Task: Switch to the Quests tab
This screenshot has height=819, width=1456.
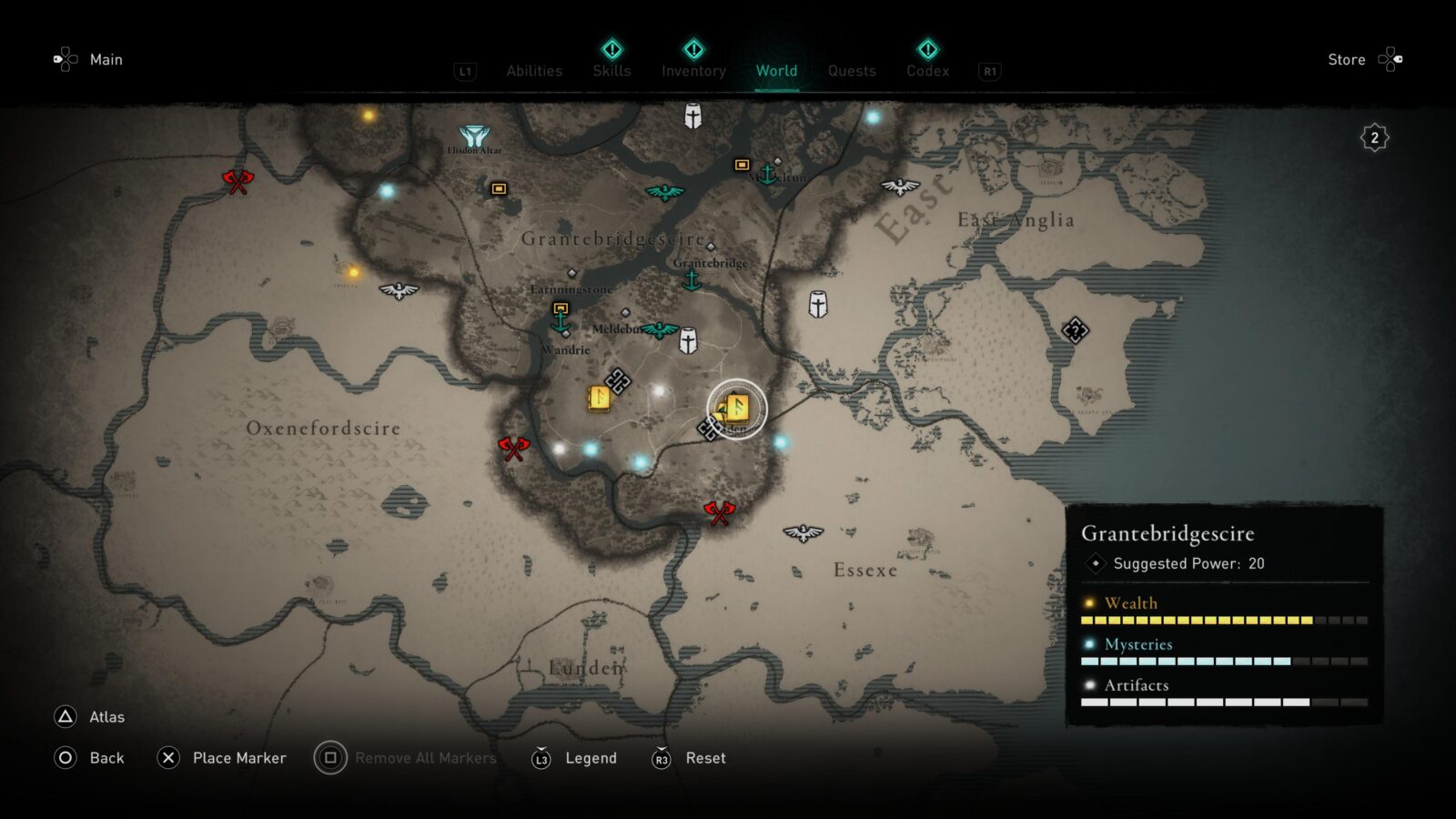Action: (x=852, y=70)
